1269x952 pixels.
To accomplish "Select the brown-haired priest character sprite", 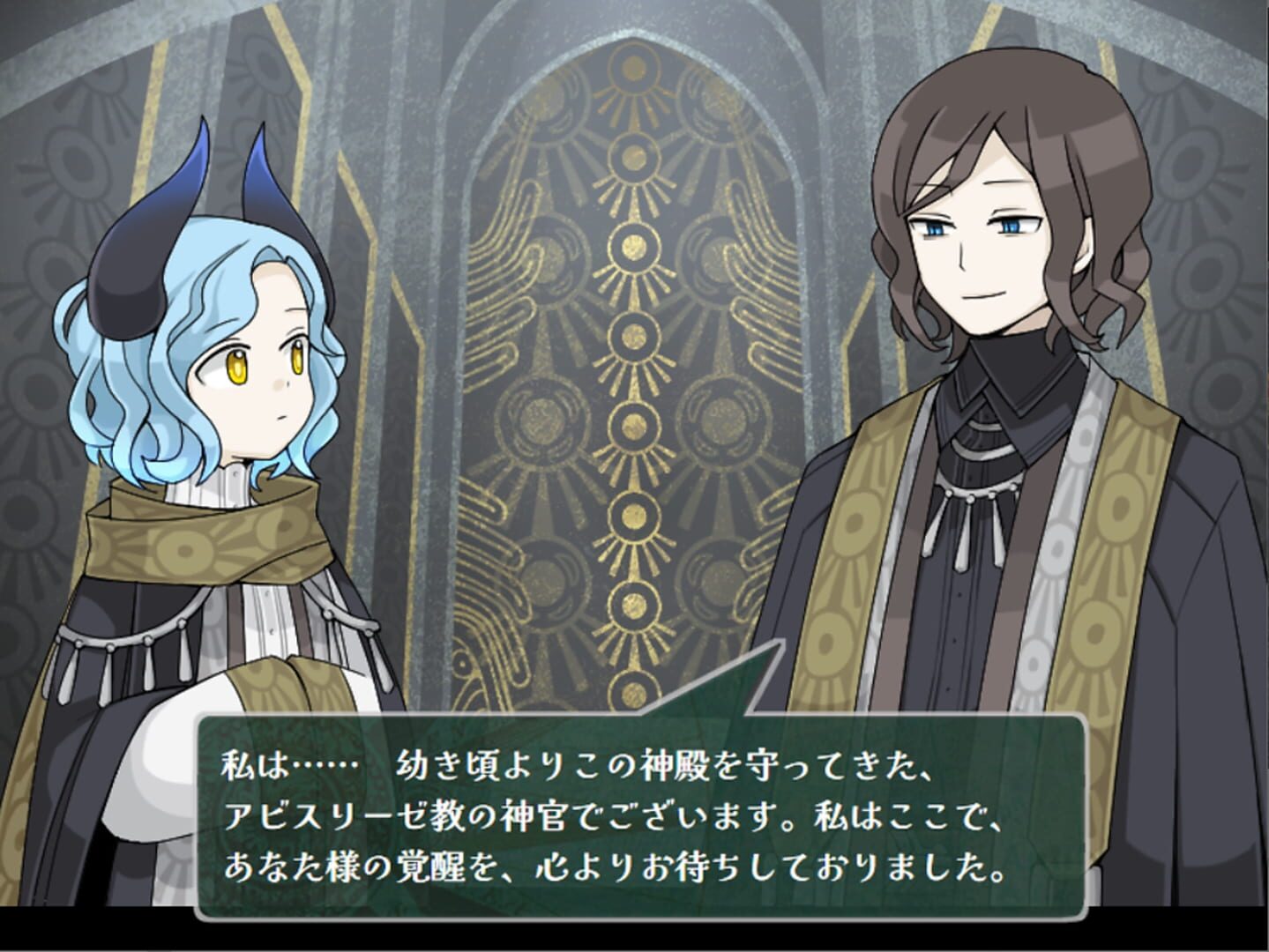I will 988,353.
